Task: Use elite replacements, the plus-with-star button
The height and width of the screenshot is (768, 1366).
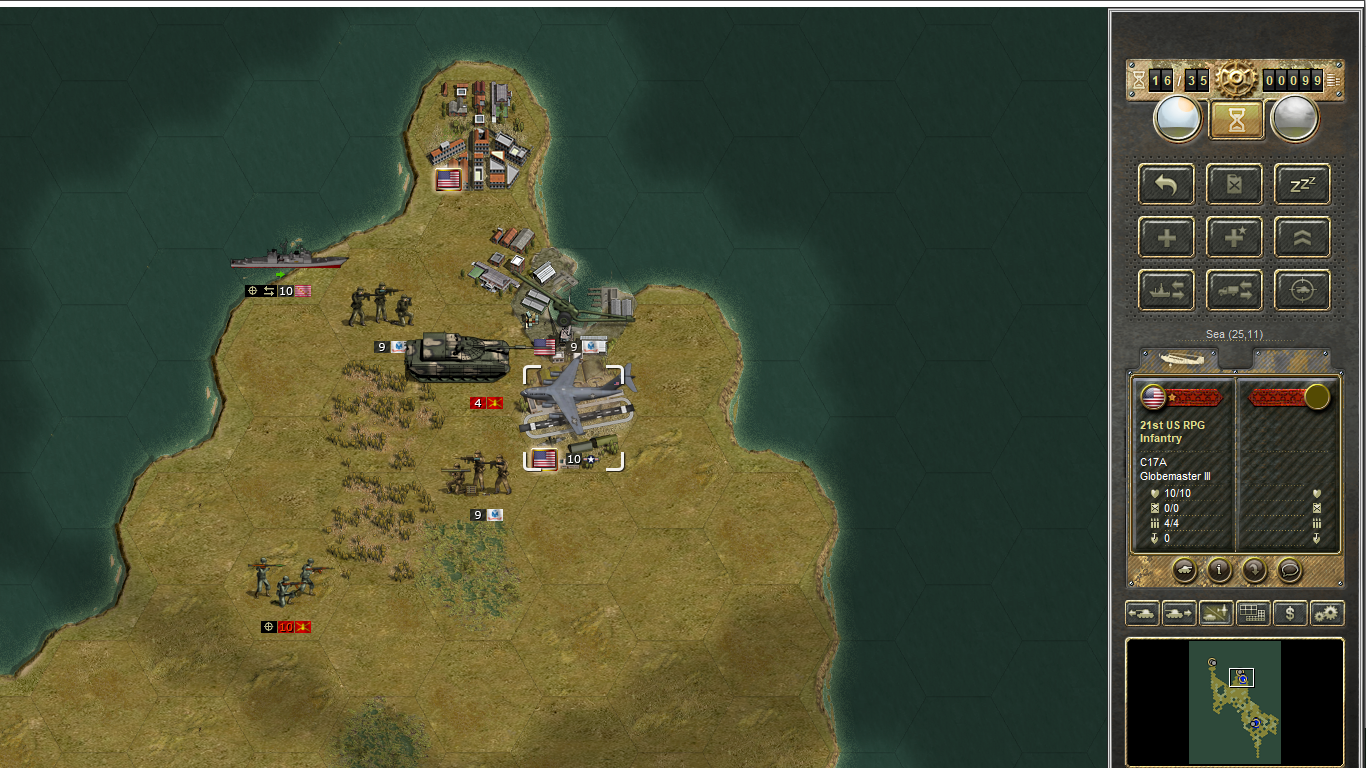Action: (x=1234, y=238)
